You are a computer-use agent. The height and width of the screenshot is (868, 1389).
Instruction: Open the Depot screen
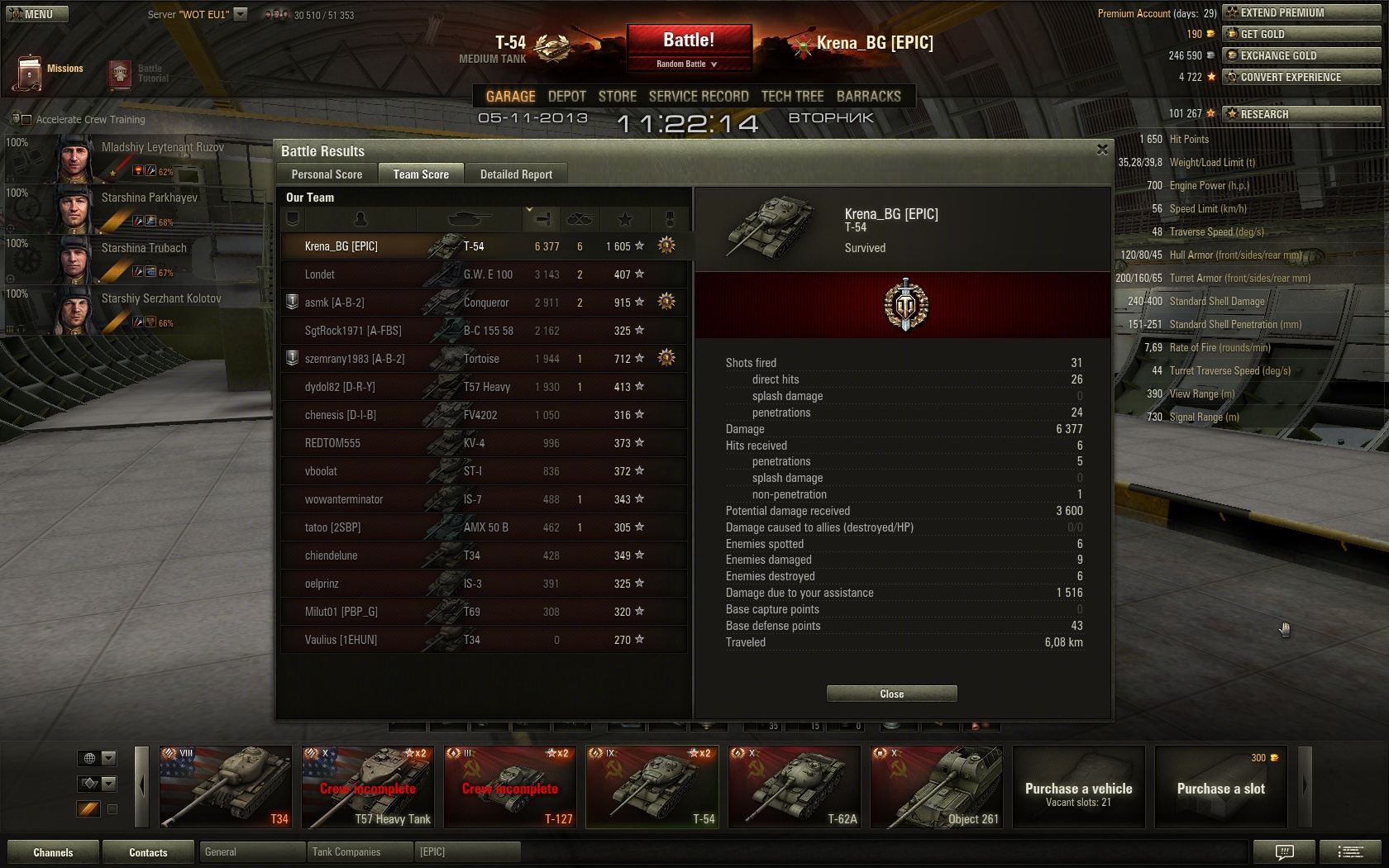[566, 97]
